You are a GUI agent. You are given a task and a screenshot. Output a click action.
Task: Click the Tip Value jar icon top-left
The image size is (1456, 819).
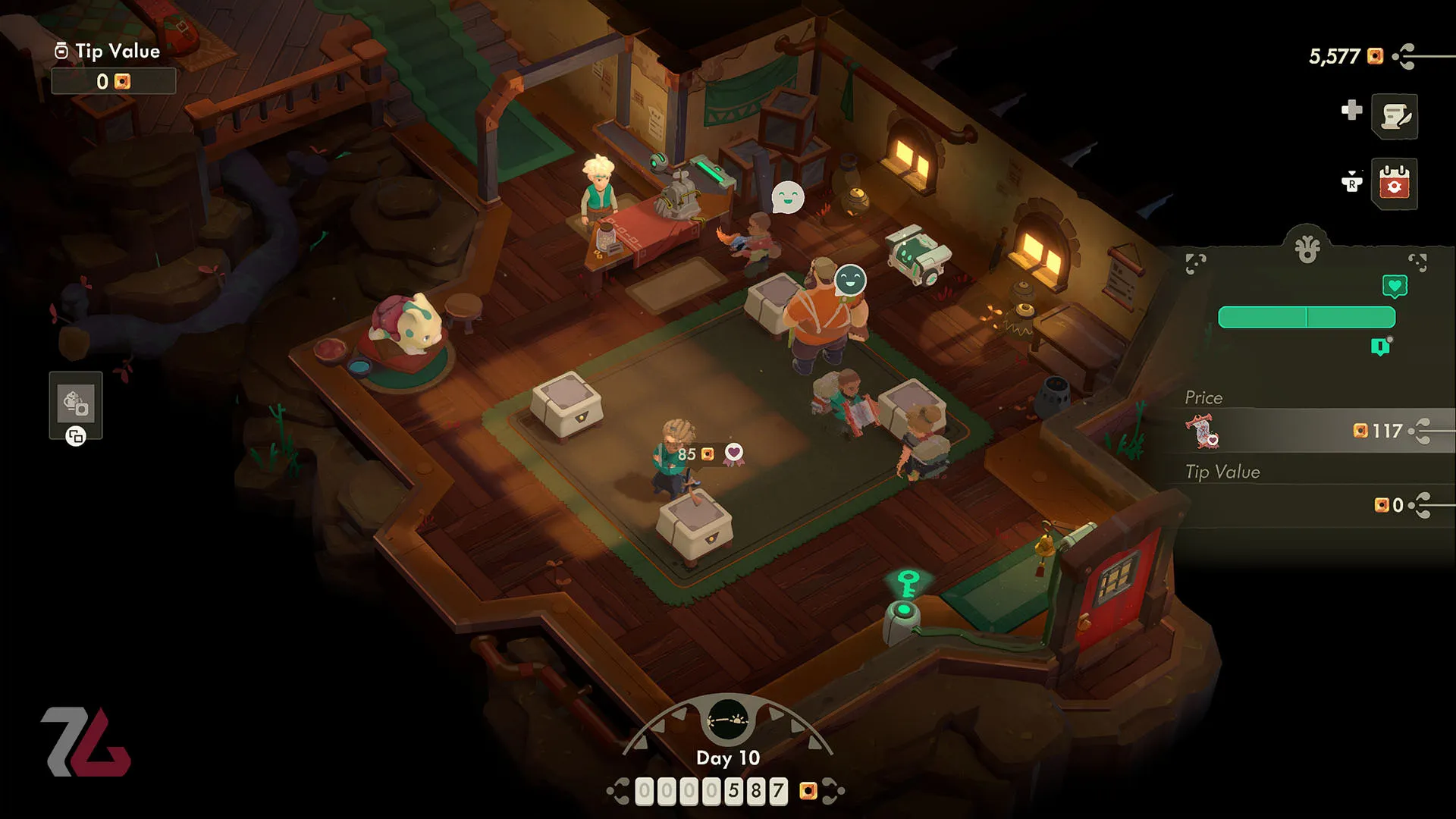60,51
